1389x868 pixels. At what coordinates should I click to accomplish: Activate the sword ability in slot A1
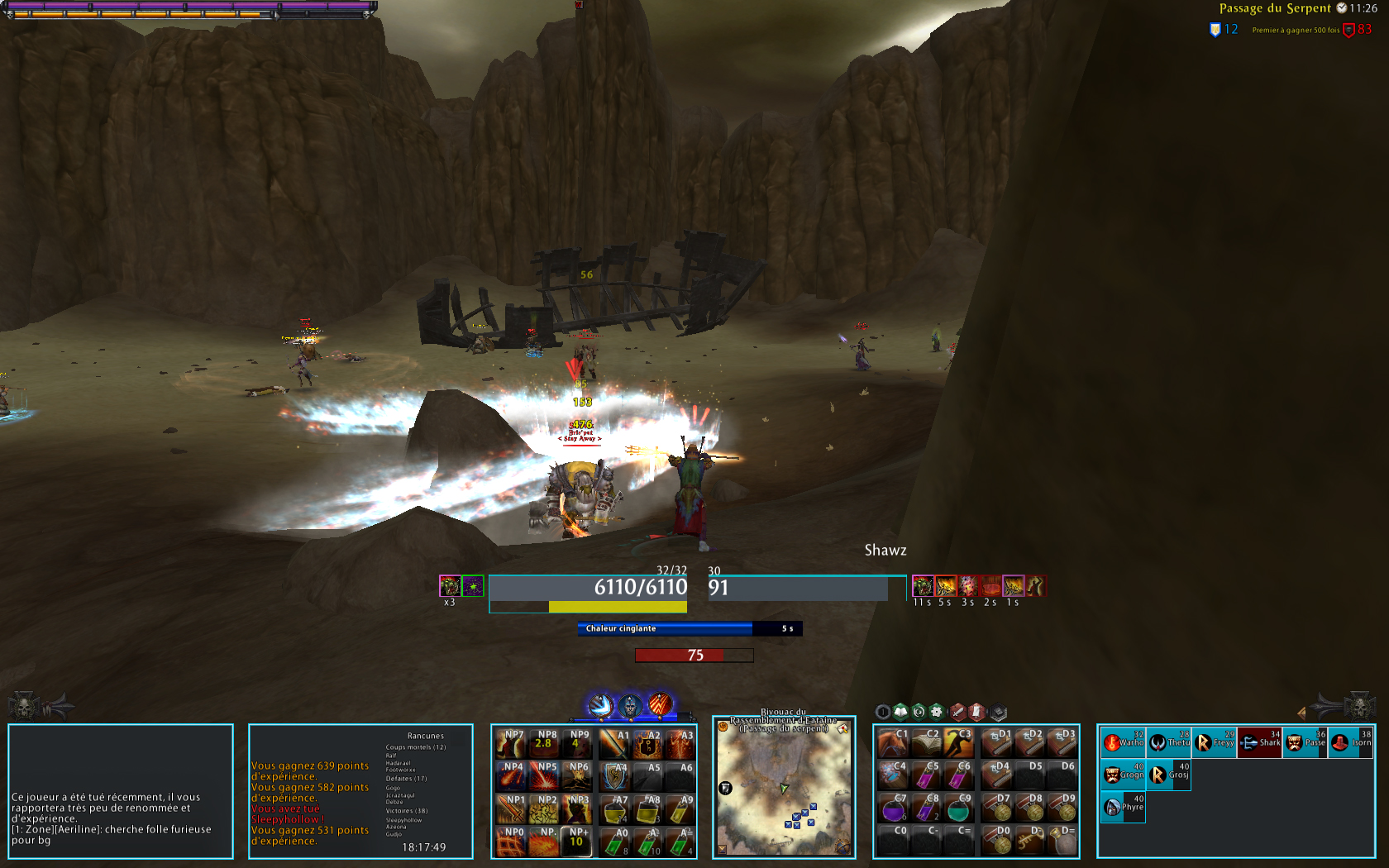tap(614, 744)
